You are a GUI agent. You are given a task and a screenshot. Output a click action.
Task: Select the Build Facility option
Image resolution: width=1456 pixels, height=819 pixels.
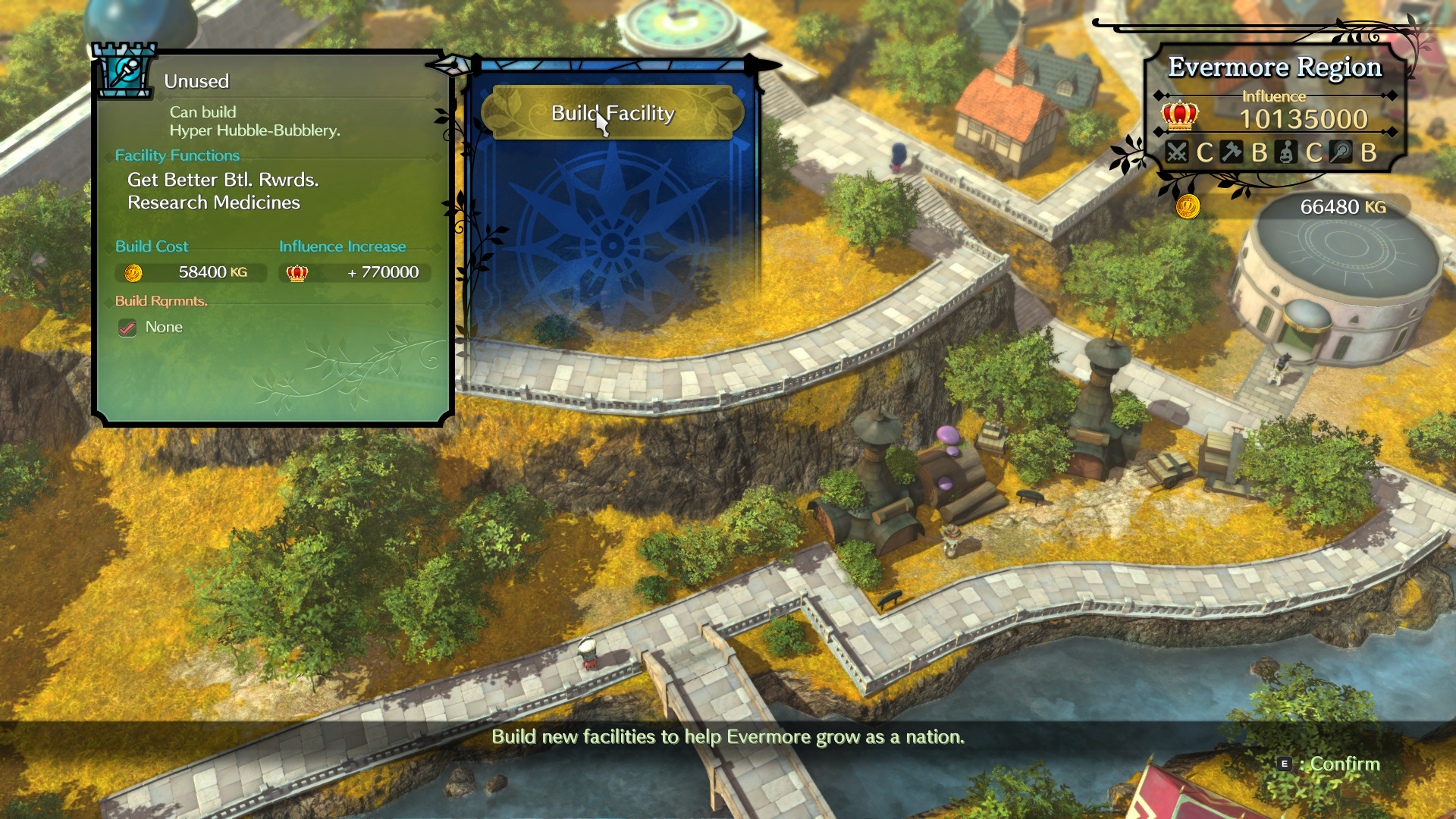(612, 113)
